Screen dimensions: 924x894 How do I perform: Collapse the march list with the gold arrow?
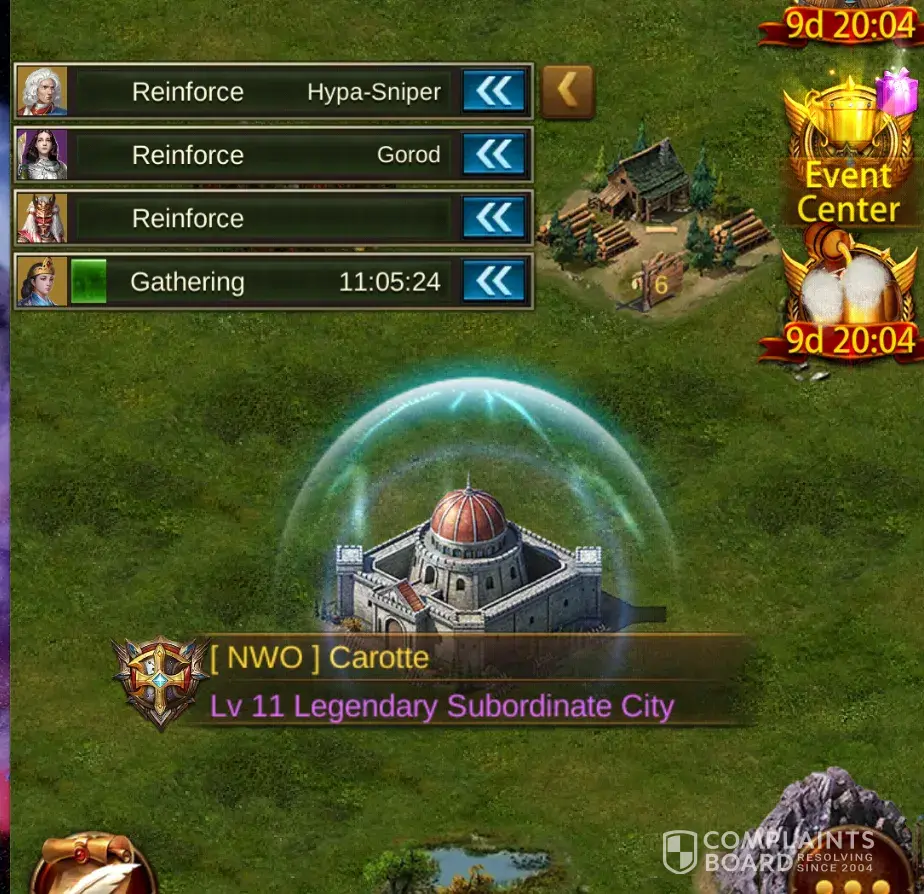[567, 92]
